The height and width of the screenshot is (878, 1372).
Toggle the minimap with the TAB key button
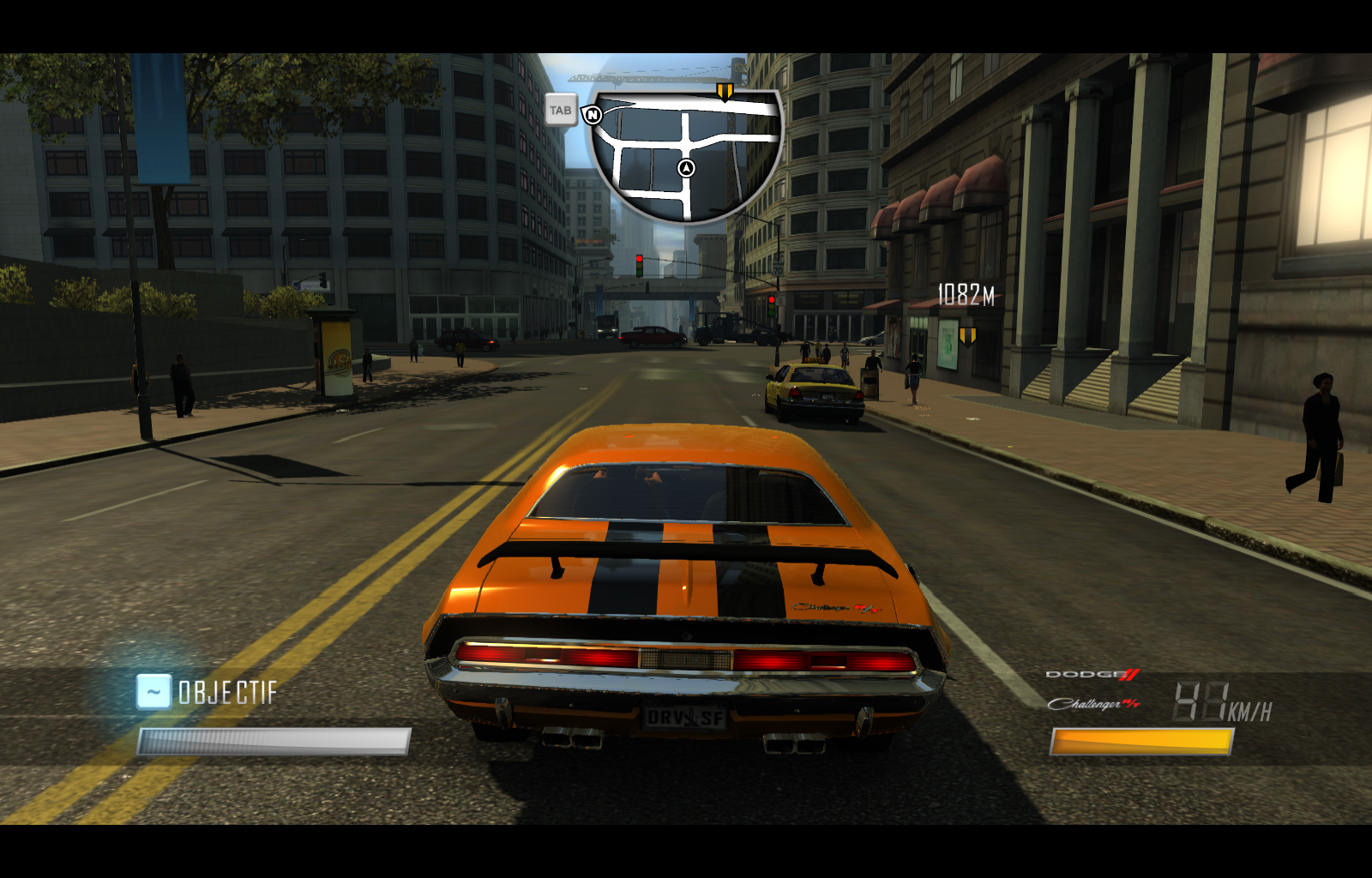pos(562,110)
